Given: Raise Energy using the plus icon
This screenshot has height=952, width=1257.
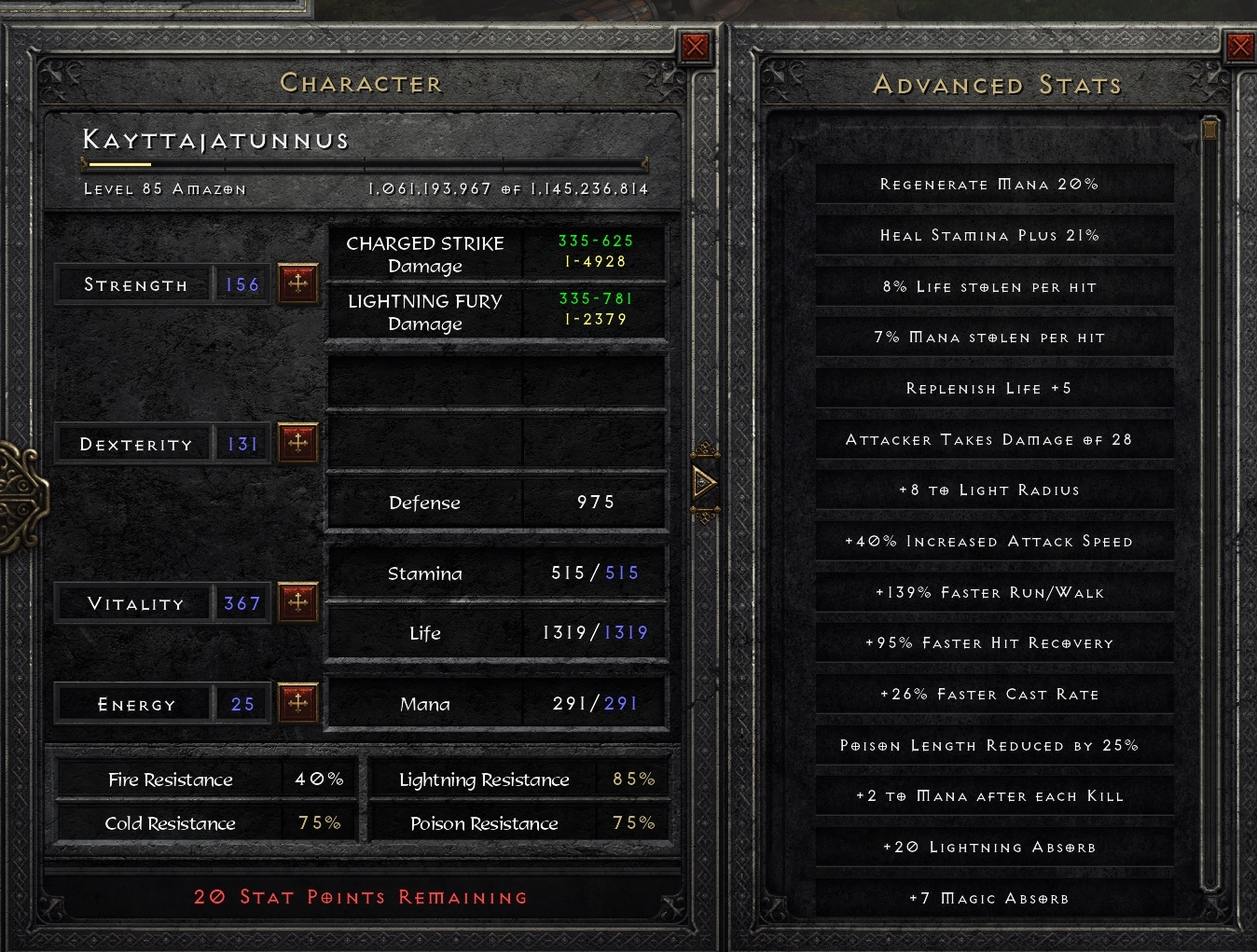Looking at the screenshot, I should point(298,703).
